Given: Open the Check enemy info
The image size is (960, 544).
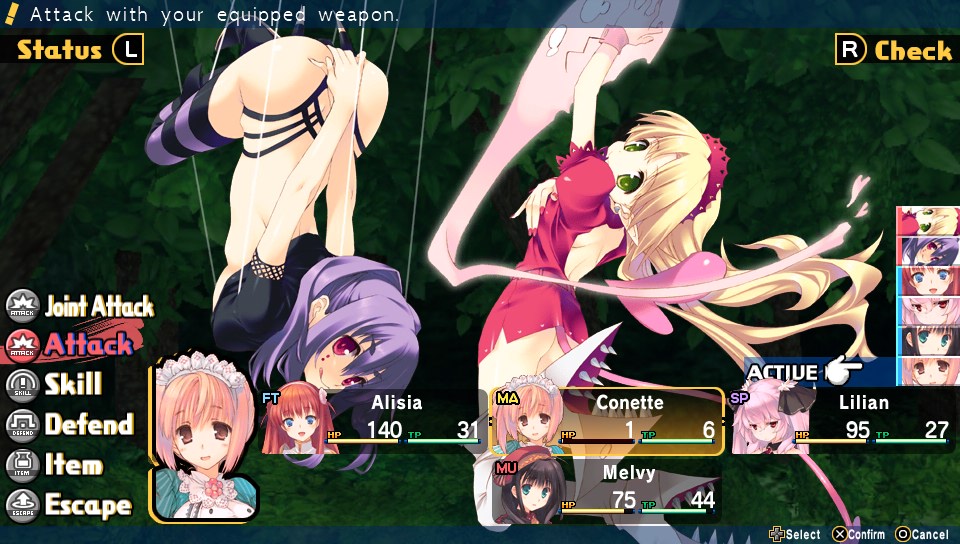Looking at the screenshot, I should pyautogui.click(x=893, y=50).
